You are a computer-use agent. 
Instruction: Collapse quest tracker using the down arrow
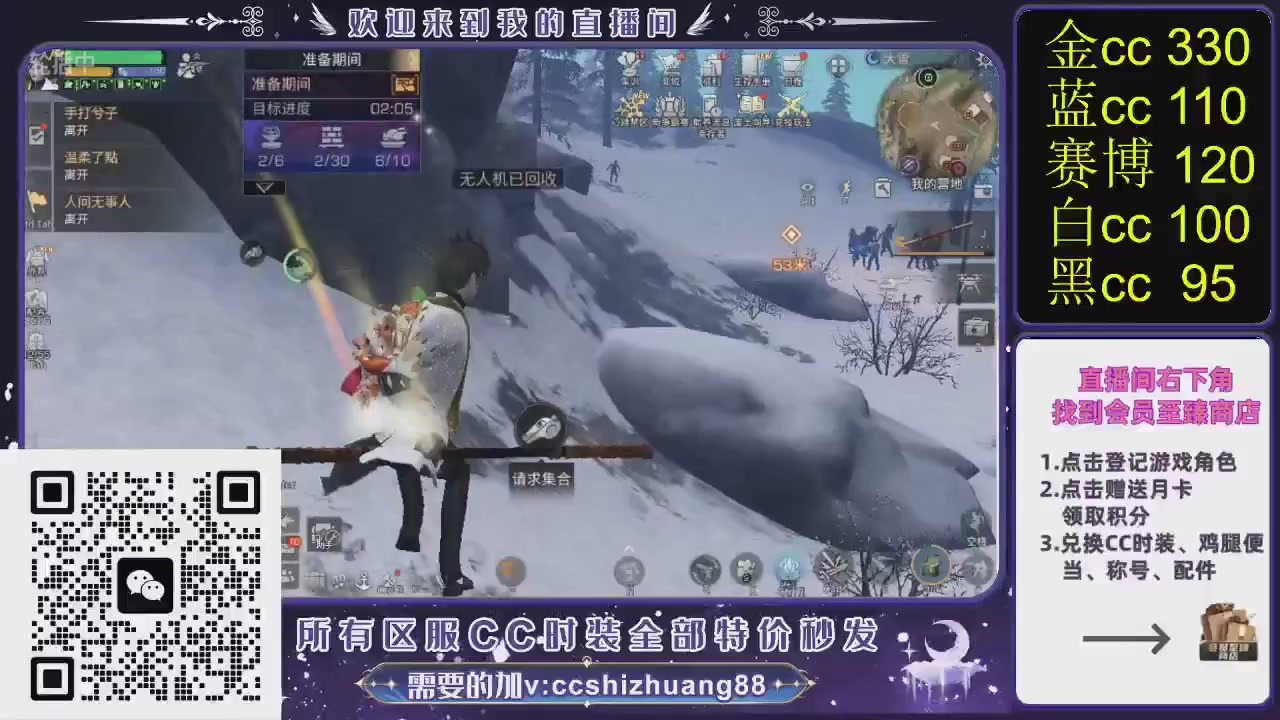(x=264, y=186)
